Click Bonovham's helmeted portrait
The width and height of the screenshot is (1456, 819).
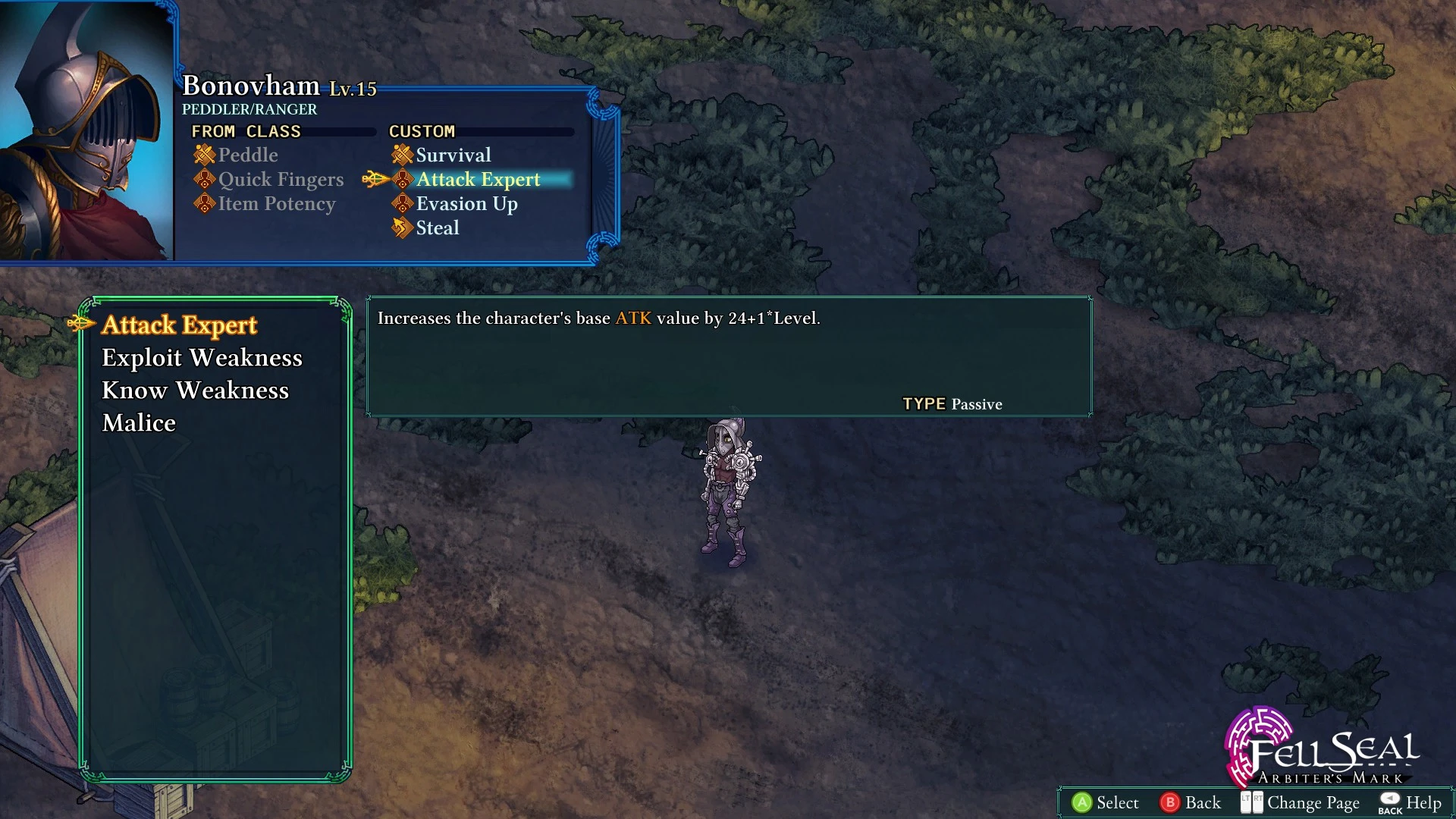coord(85,130)
